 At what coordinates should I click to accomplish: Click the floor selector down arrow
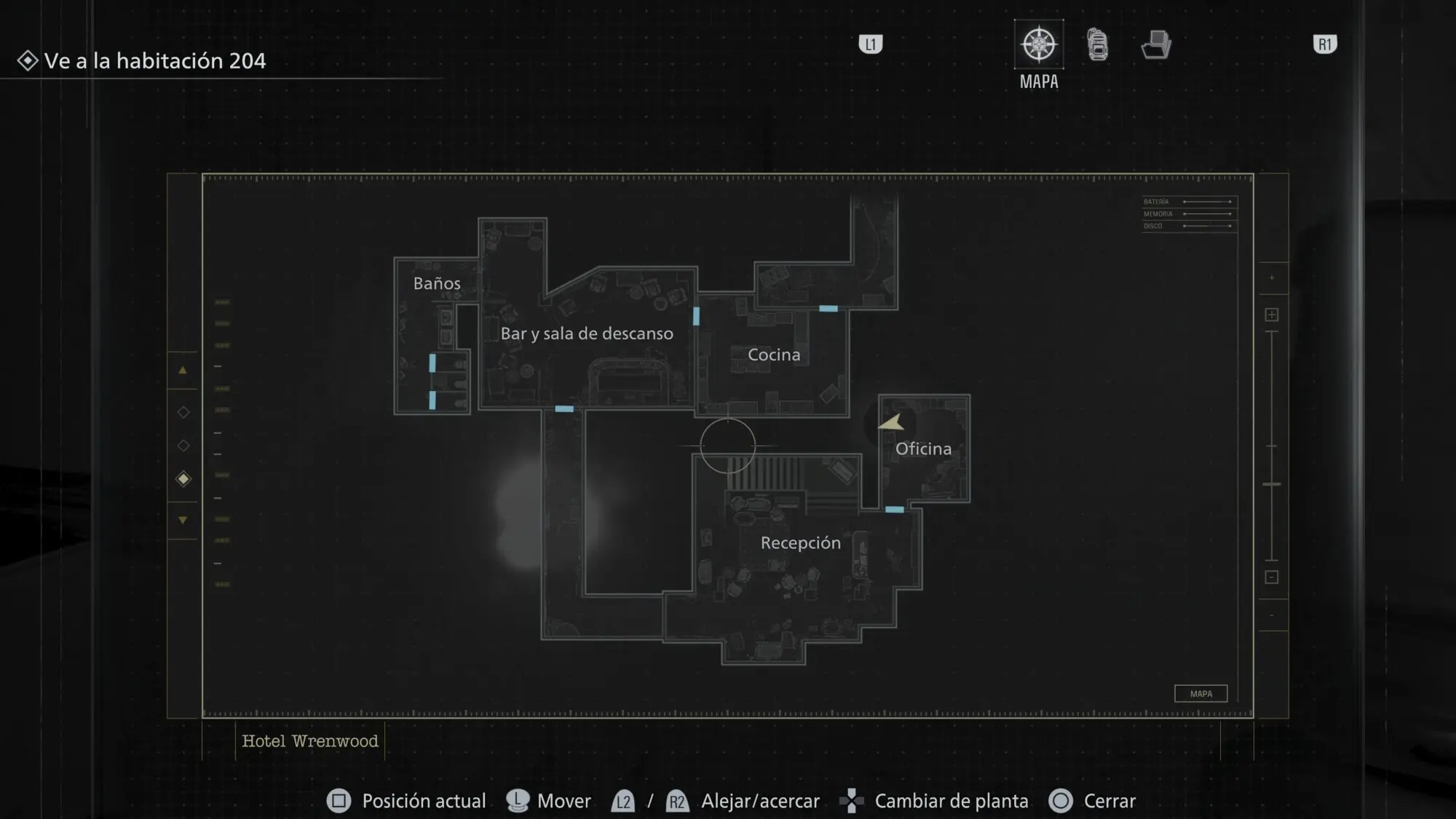183,520
